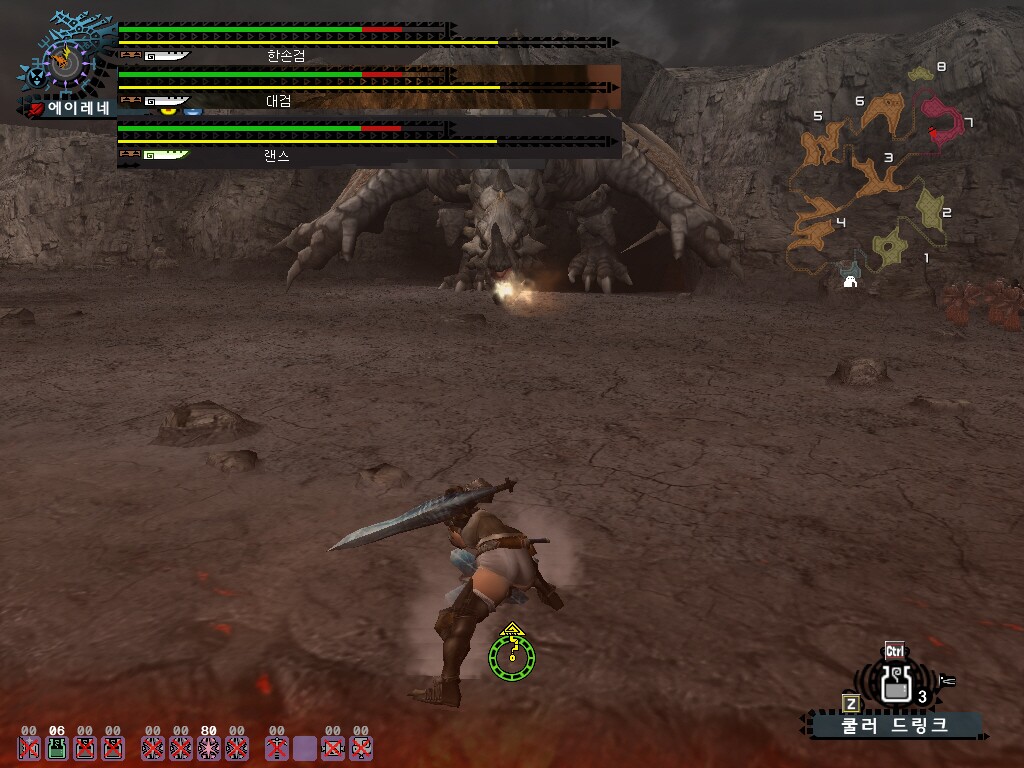
Task: Select the 한손검 party member row
Action: (368, 44)
